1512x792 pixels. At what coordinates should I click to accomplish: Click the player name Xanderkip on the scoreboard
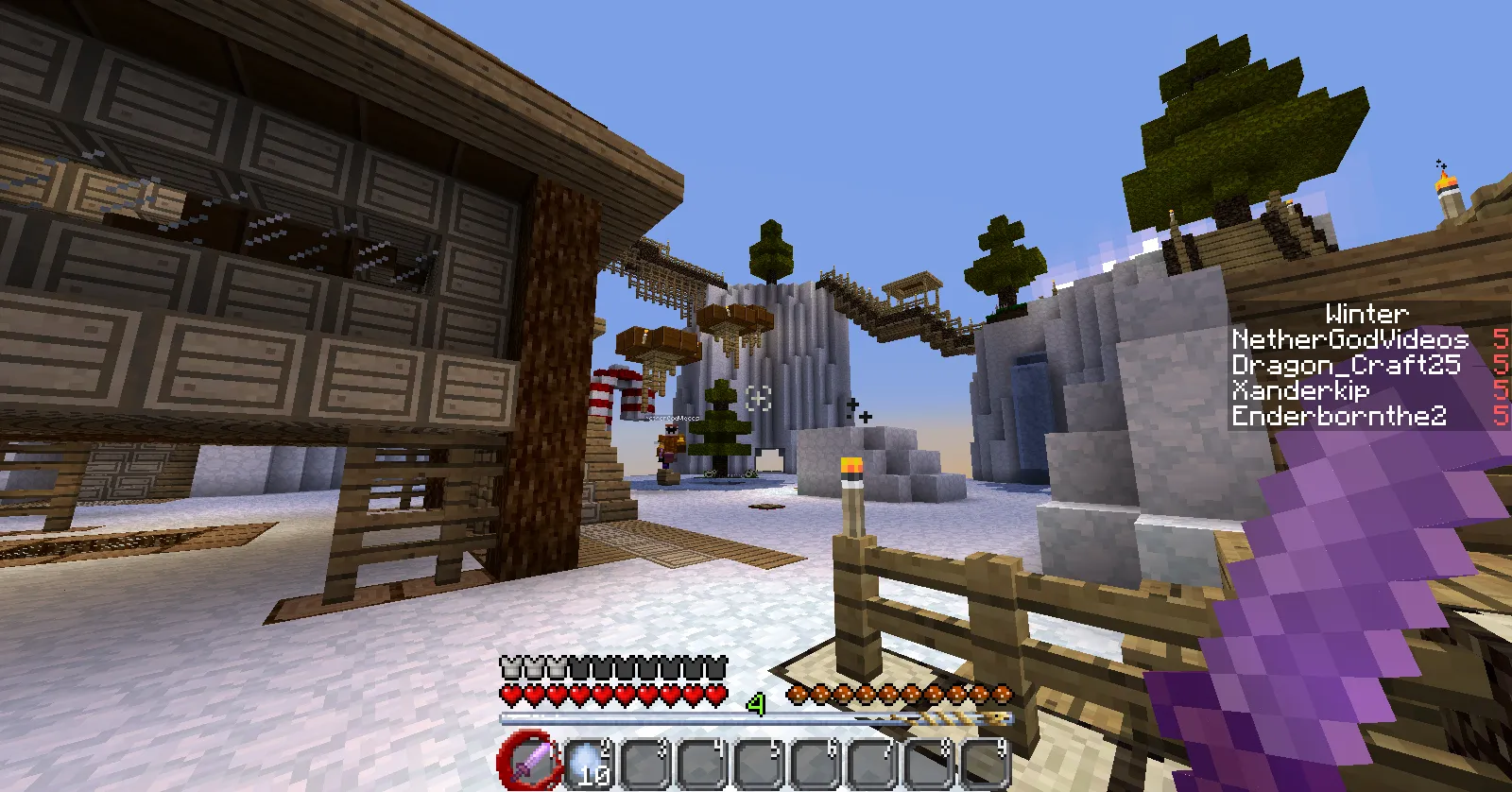(1302, 391)
